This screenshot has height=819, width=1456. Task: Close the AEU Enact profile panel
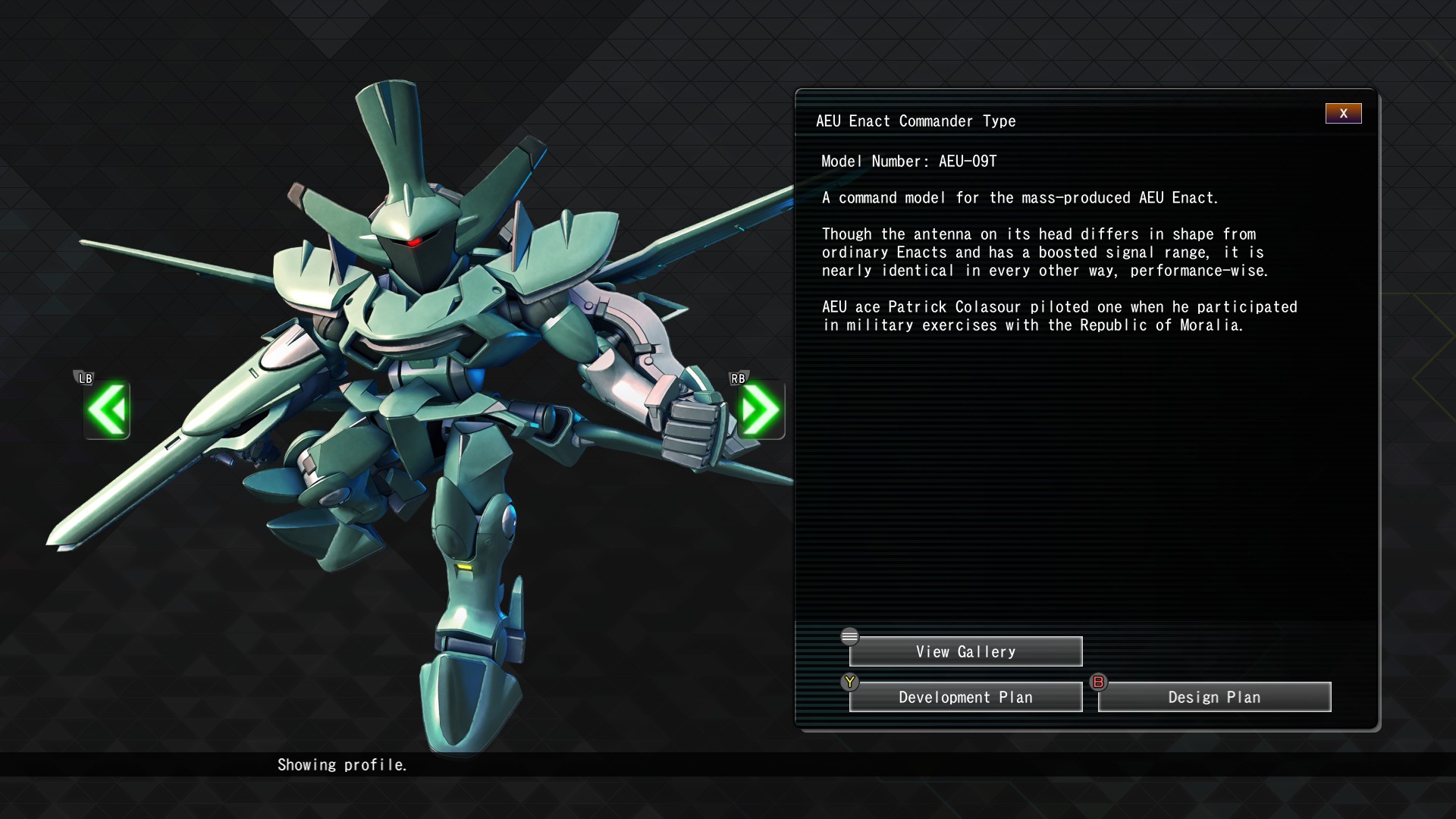1343,114
